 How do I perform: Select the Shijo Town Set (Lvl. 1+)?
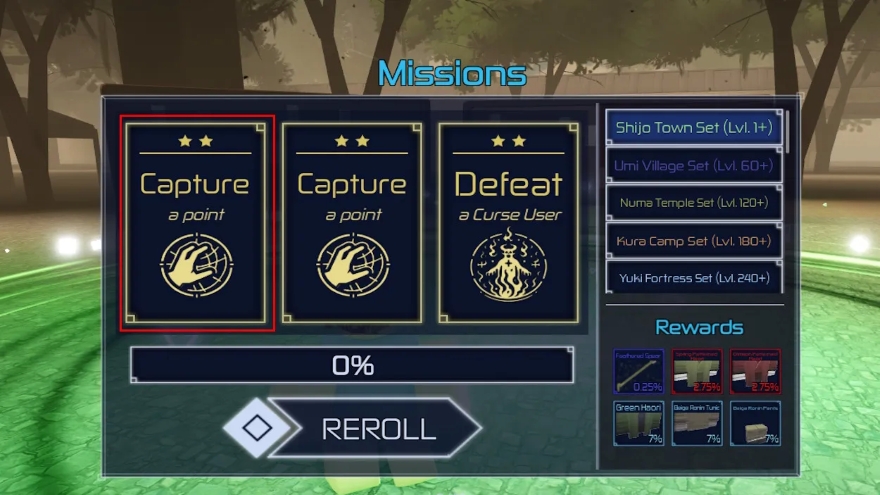click(695, 128)
